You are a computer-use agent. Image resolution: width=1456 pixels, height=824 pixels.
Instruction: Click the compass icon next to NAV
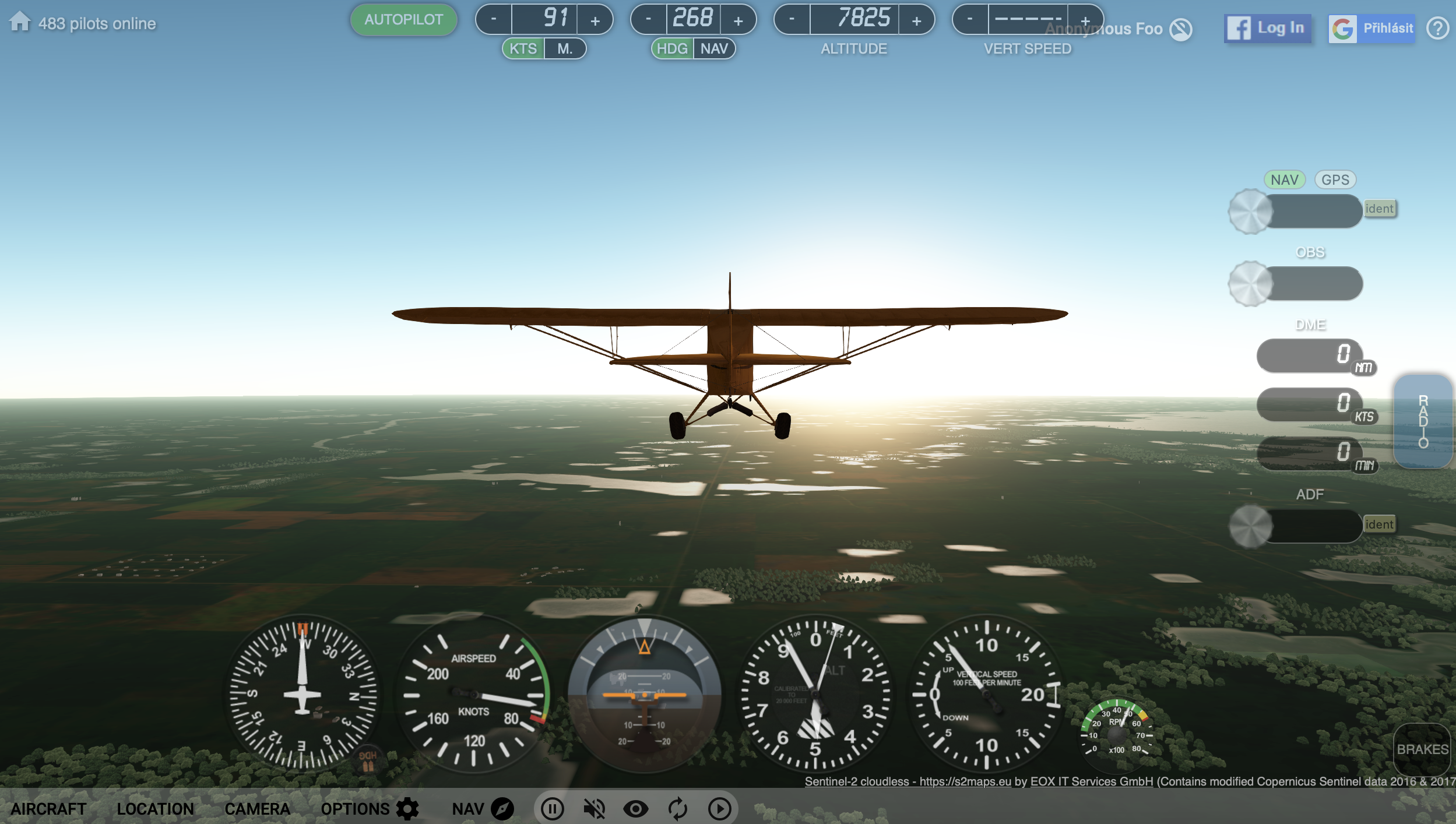502,809
